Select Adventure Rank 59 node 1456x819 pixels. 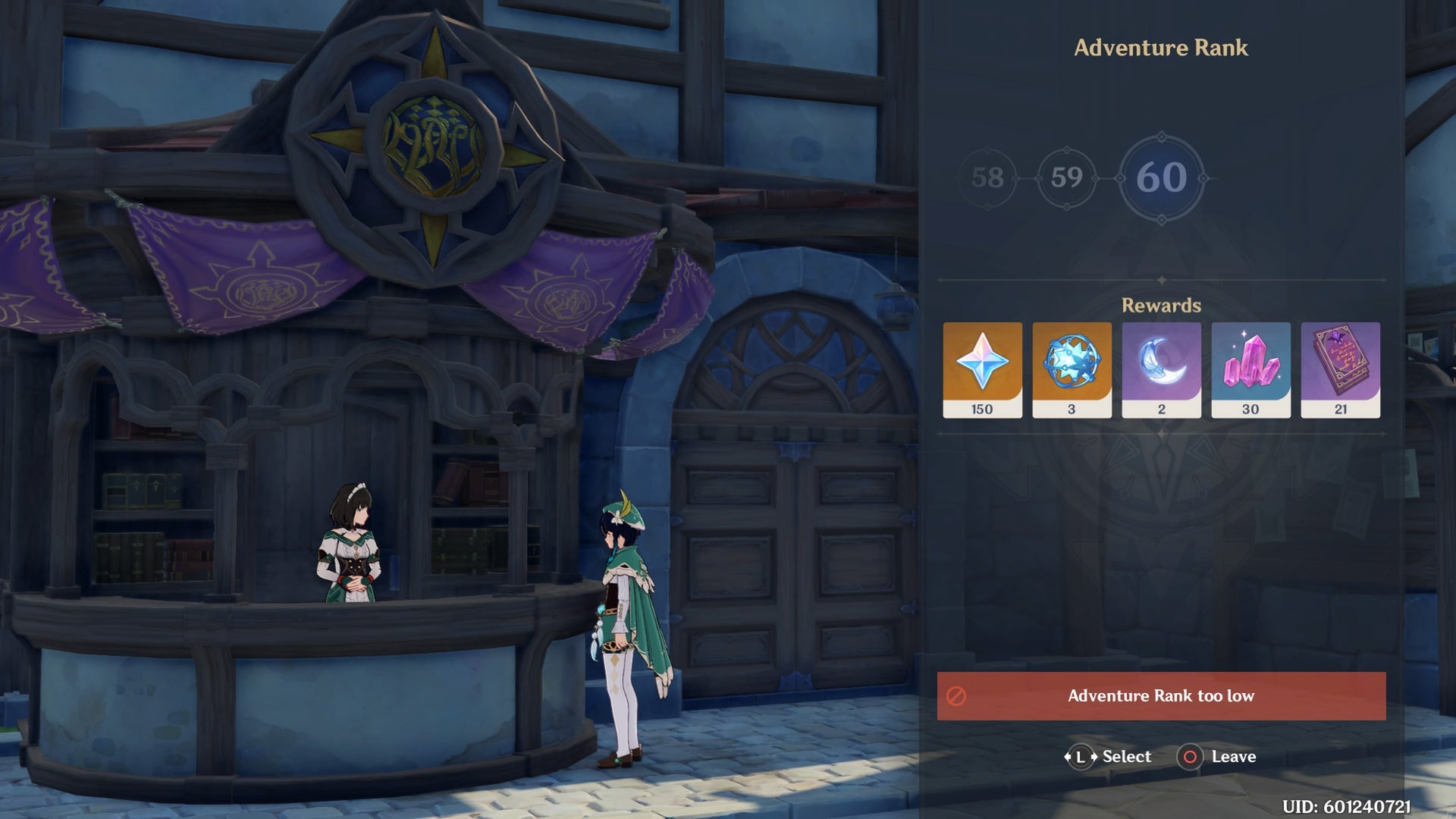1066,178
